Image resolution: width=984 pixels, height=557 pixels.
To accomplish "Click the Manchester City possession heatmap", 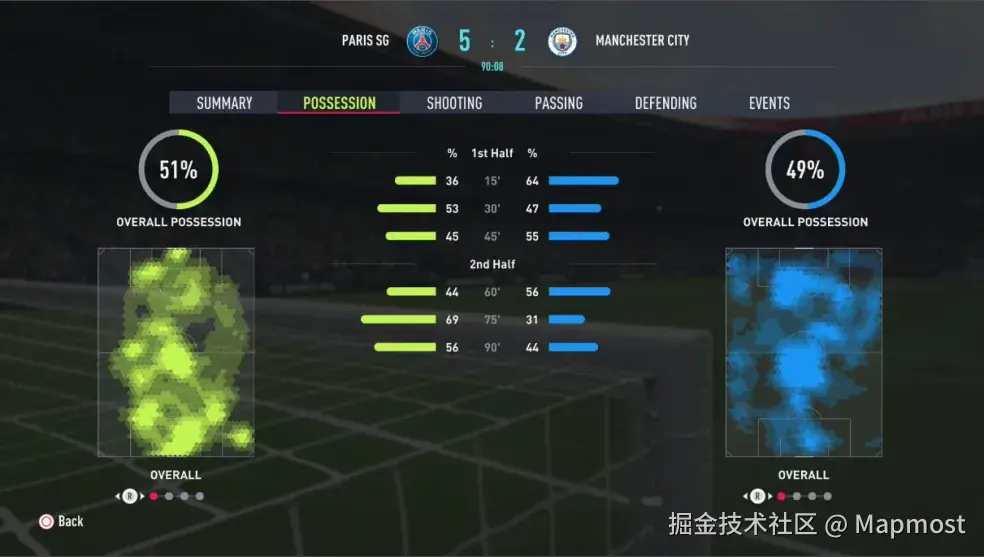I will pyautogui.click(x=804, y=352).
